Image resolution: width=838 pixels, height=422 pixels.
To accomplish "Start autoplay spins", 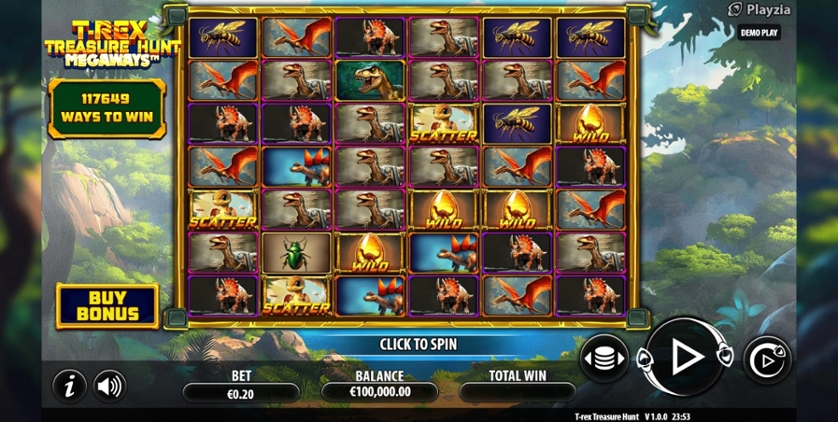I will pos(767,359).
